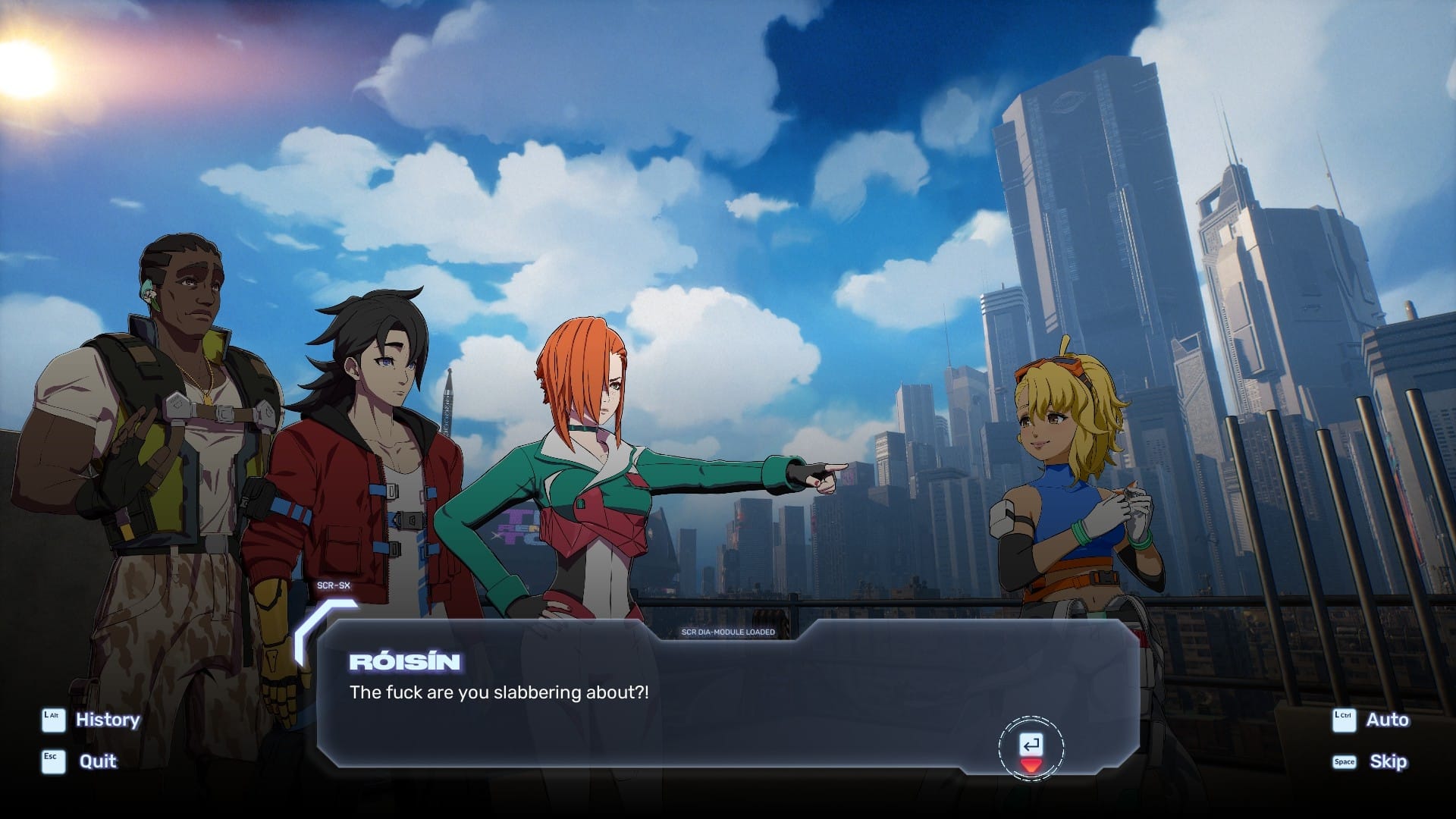Image resolution: width=1456 pixels, height=819 pixels.
Task: Quit the conversation scene
Action: 97,761
